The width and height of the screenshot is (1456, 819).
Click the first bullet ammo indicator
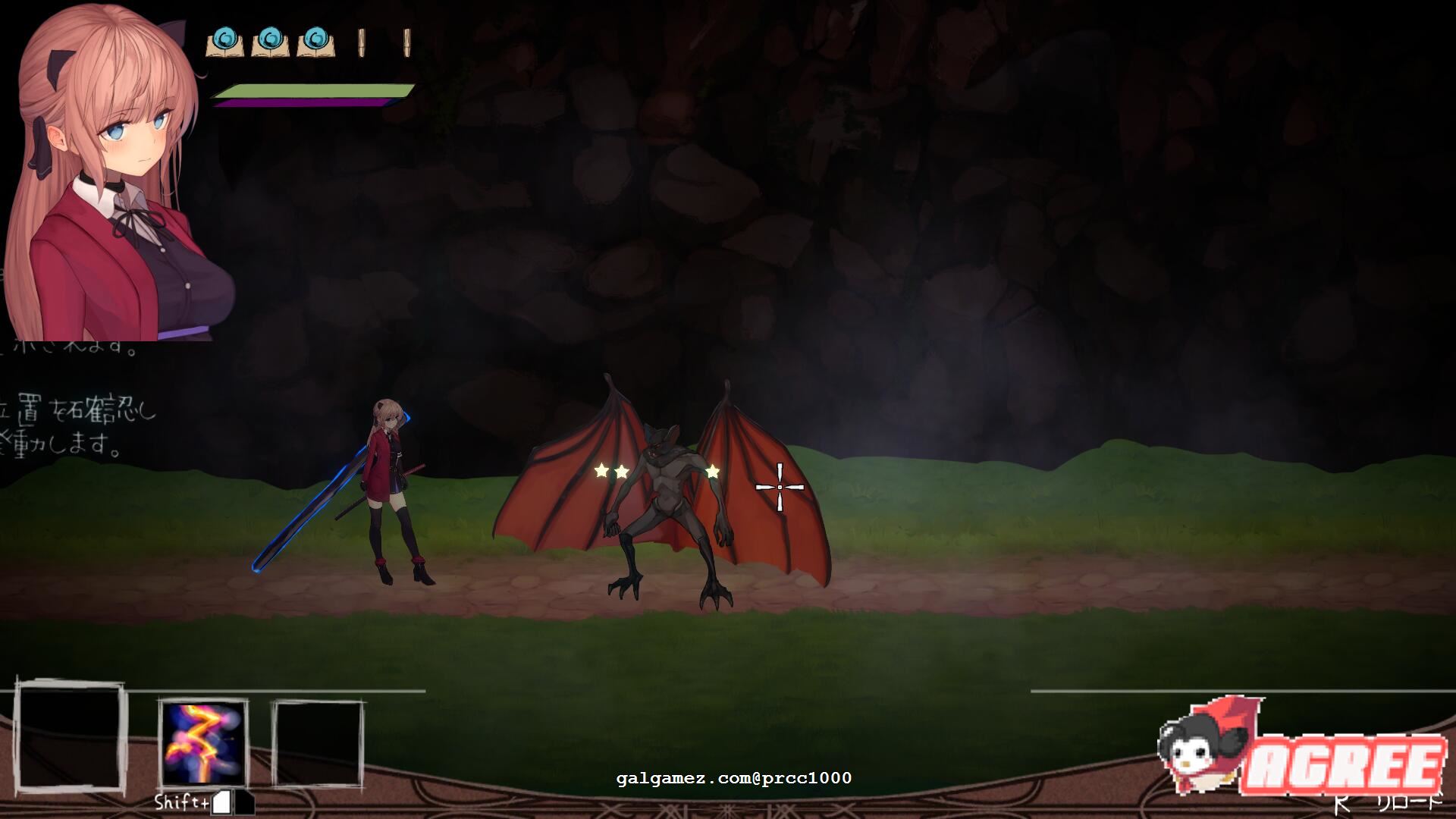[362, 42]
